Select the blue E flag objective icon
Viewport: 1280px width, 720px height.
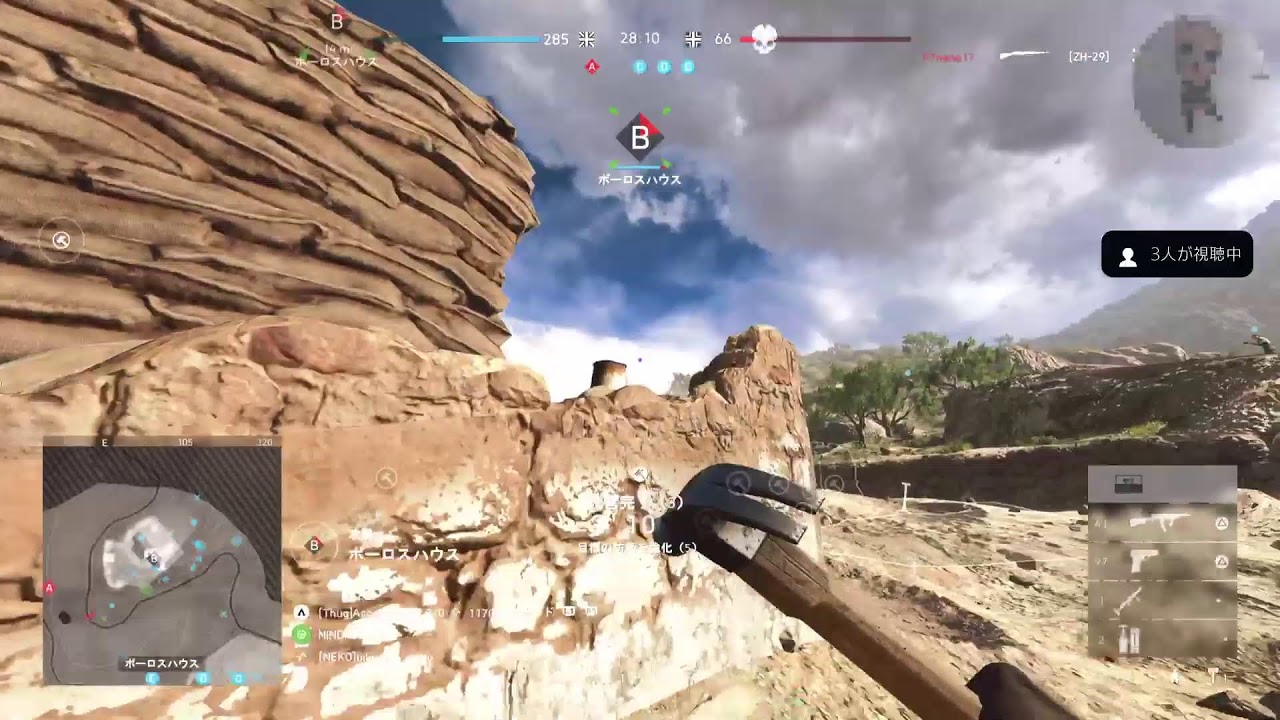click(688, 67)
